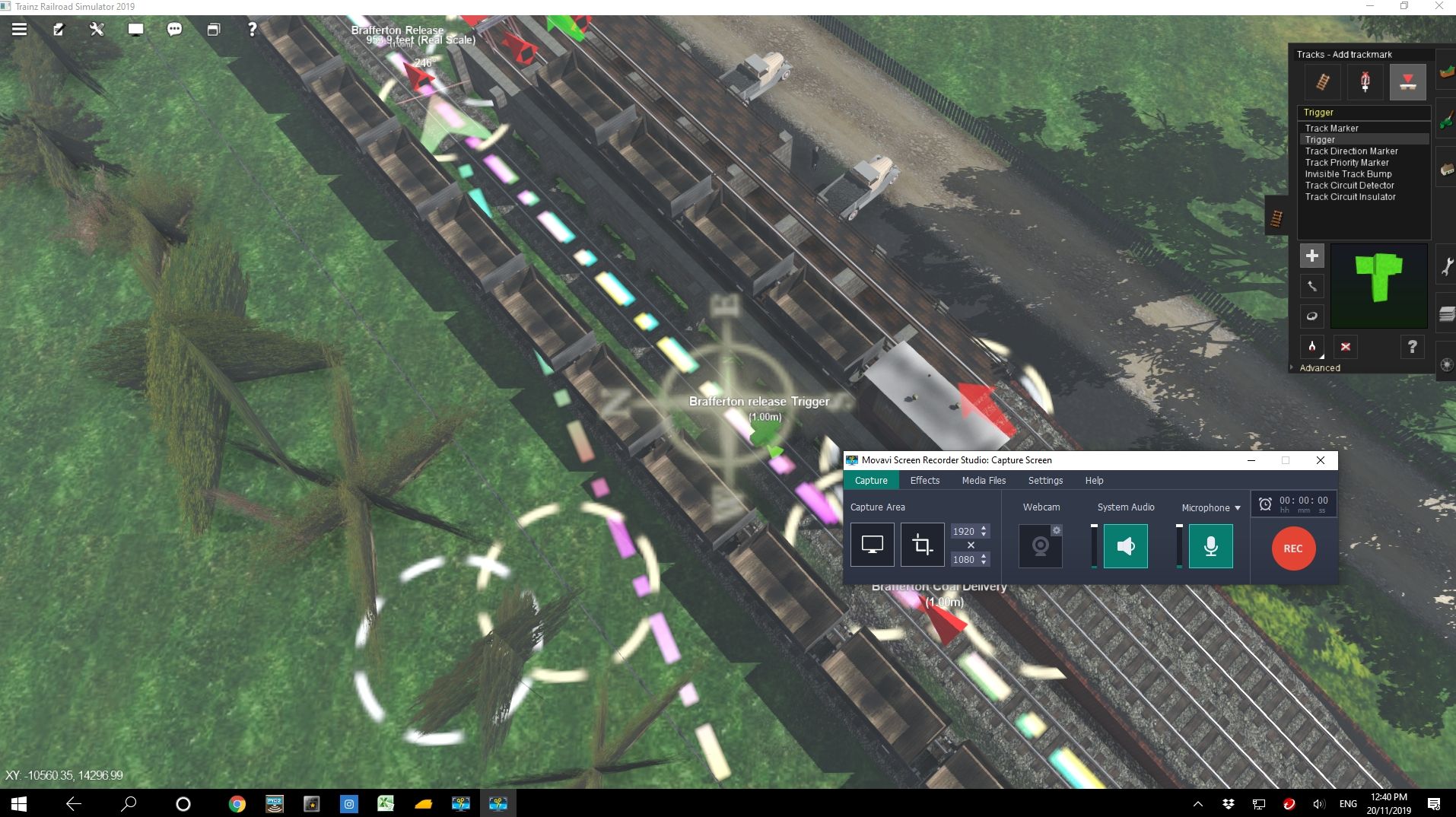1456x817 pixels.
Task: Open the monitor display menu icon
Action: (135, 30)
